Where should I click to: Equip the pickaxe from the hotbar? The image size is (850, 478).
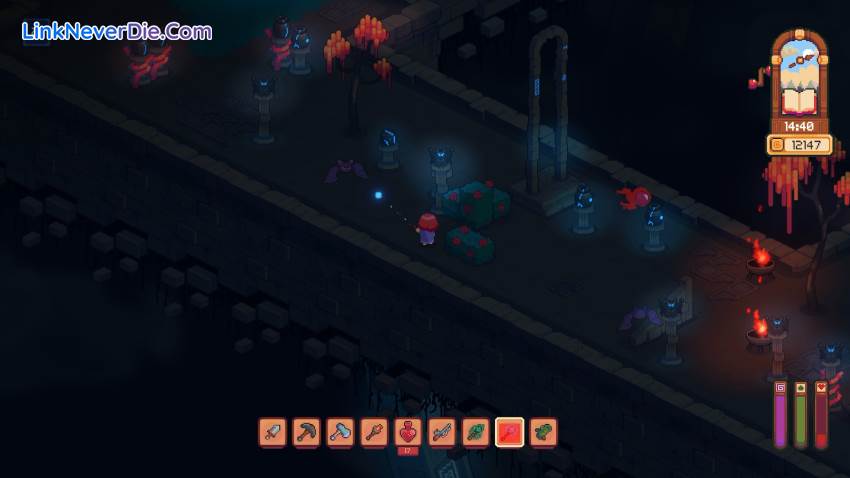coord(307,432)
